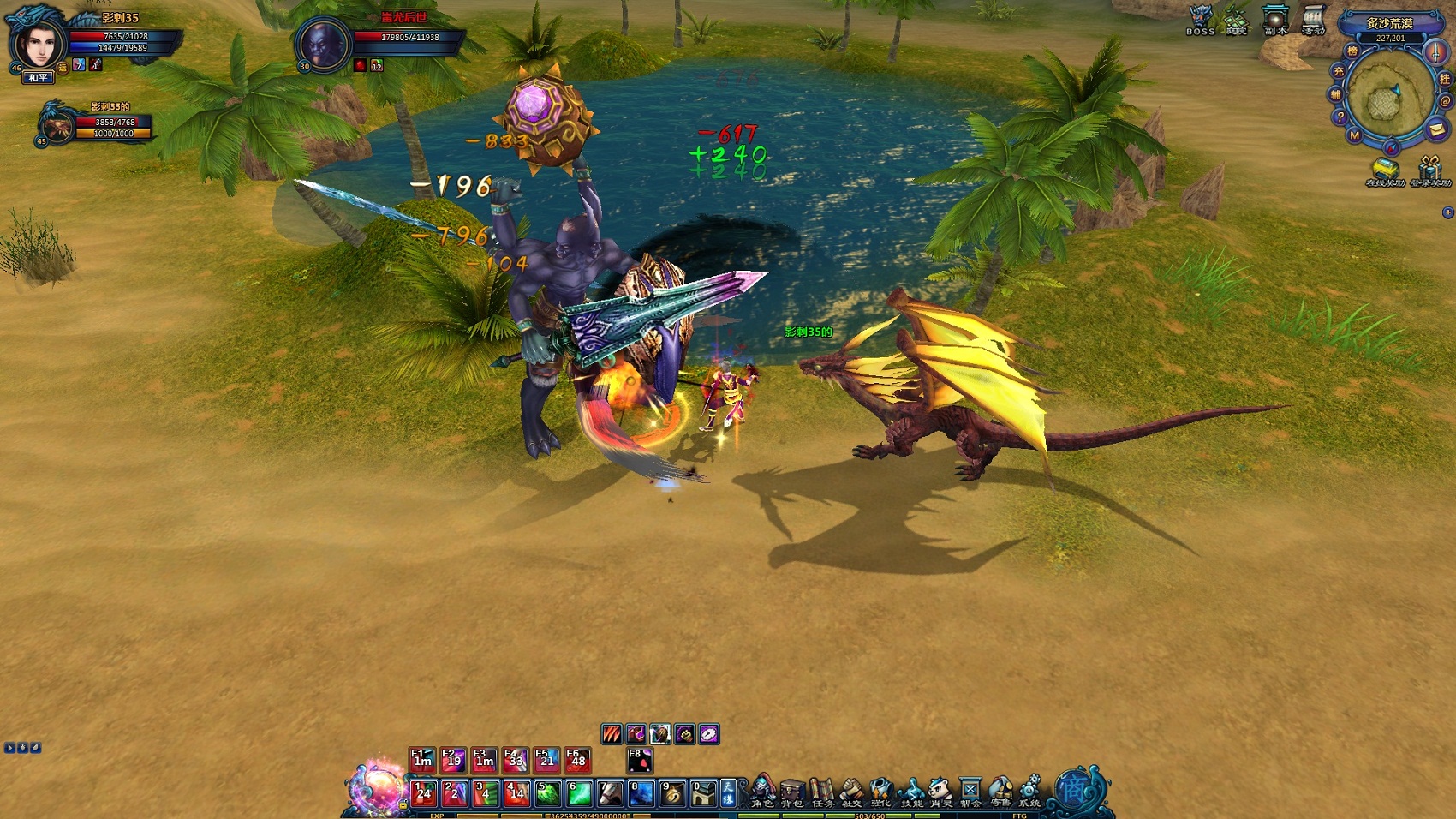Toggle the 挂 auto-battle button
This screenshot has height=819, width=1456.
[x=1445, y=79]
